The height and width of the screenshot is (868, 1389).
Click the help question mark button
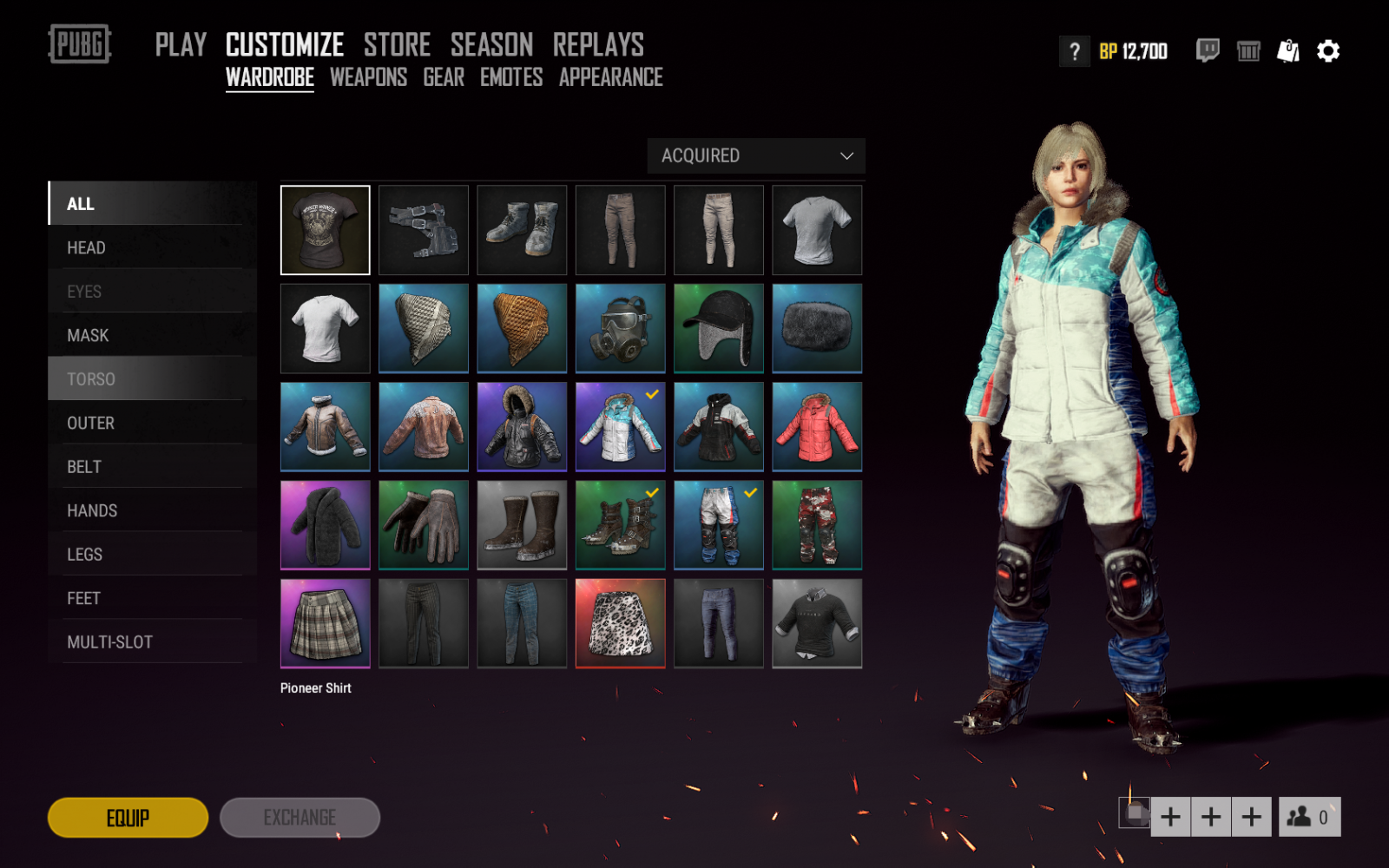(x=1074, y=52)
